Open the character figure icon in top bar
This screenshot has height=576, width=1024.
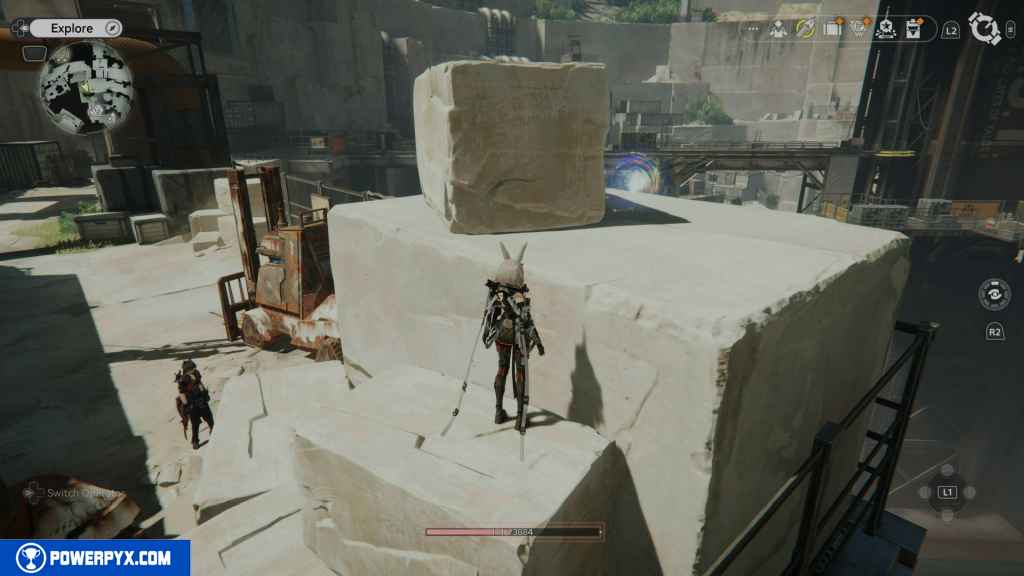[x=778, y=29]
